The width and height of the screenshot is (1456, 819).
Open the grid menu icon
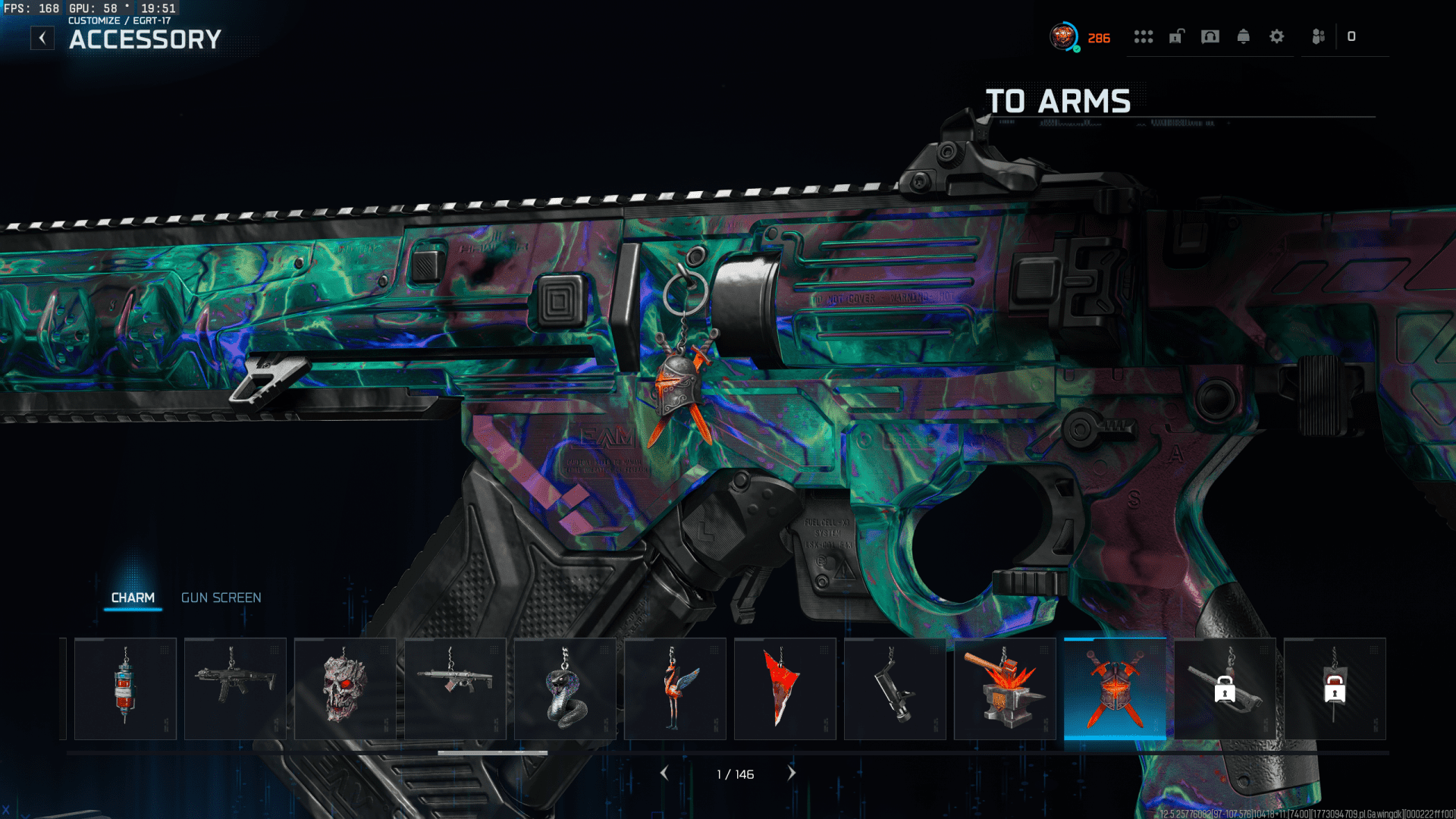tap(1144, 36)
